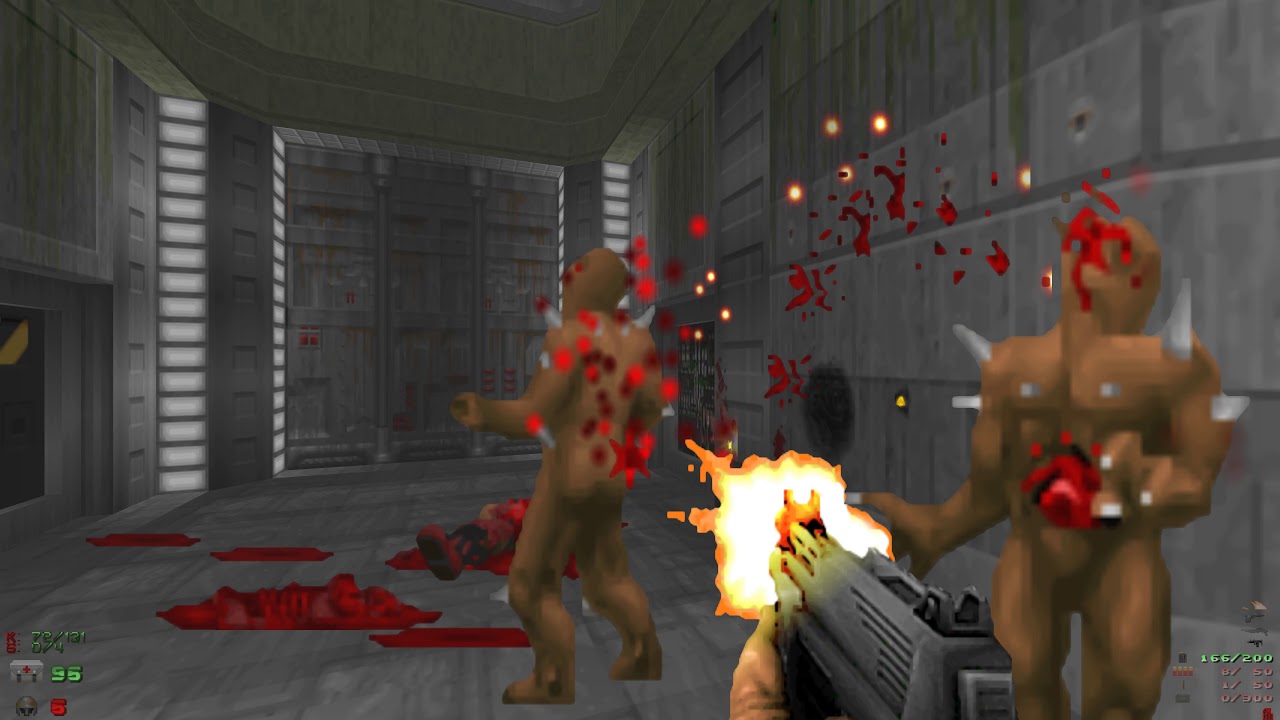This screenshot has height=720, width=1280.
Task: Click the medkit health icon in the HUD
Action: (26, 672)
